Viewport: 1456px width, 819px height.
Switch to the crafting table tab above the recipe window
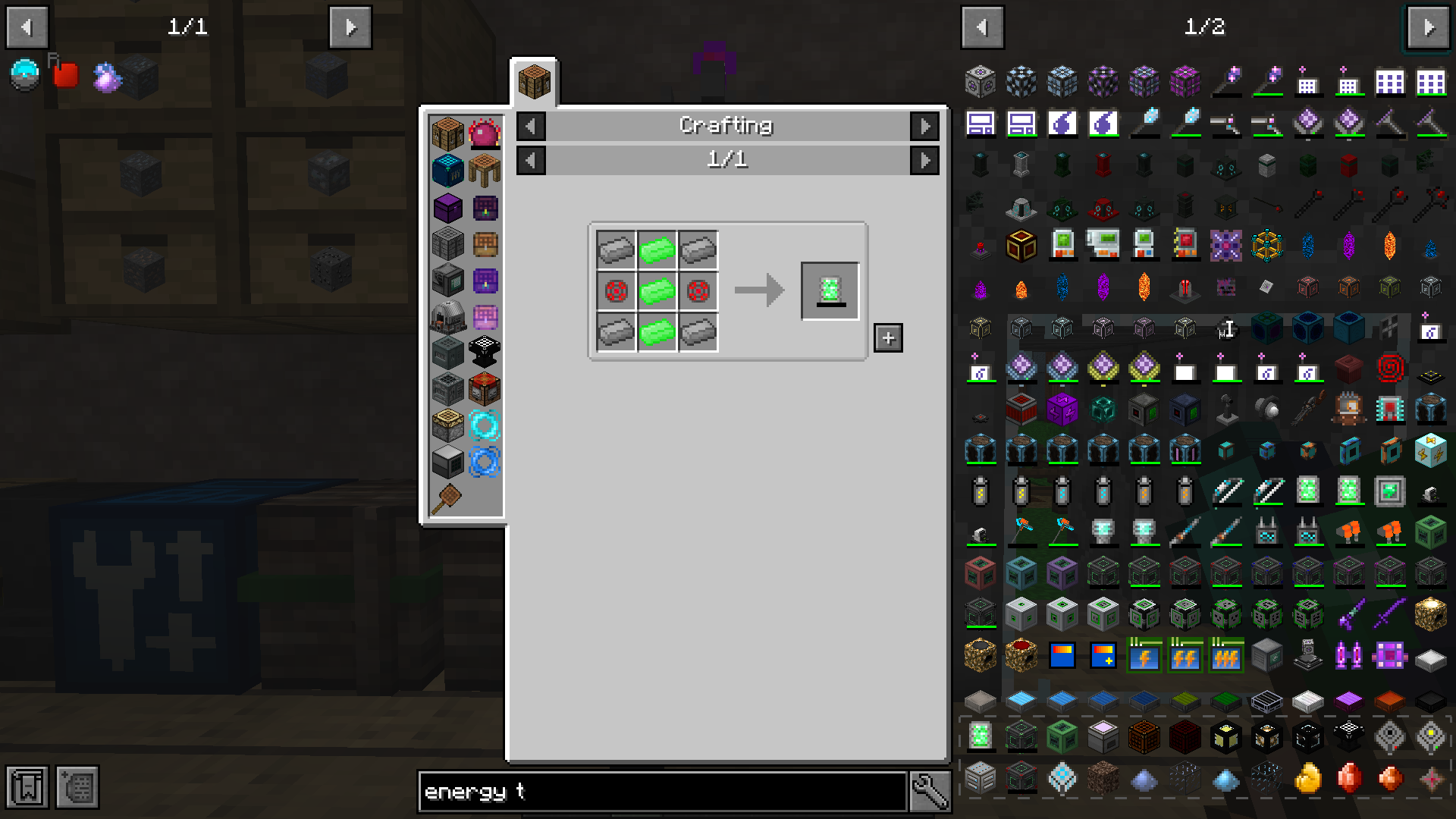tap(535, 82)
